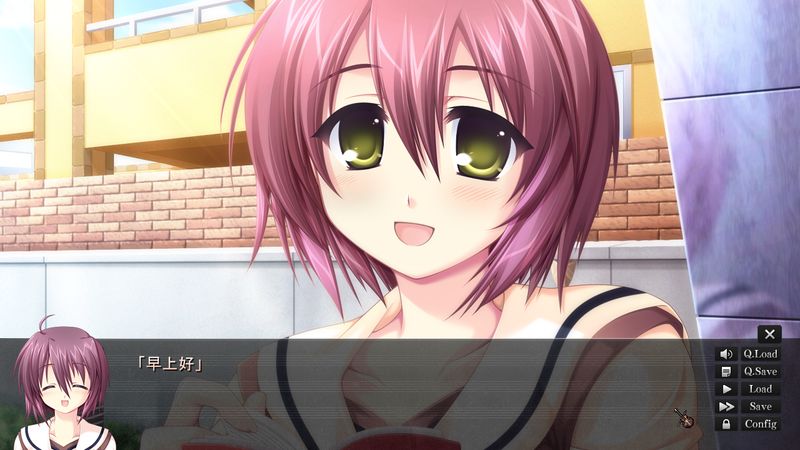Quick save with the Q.Save button
800x450 pixels.
coord(760,371)
